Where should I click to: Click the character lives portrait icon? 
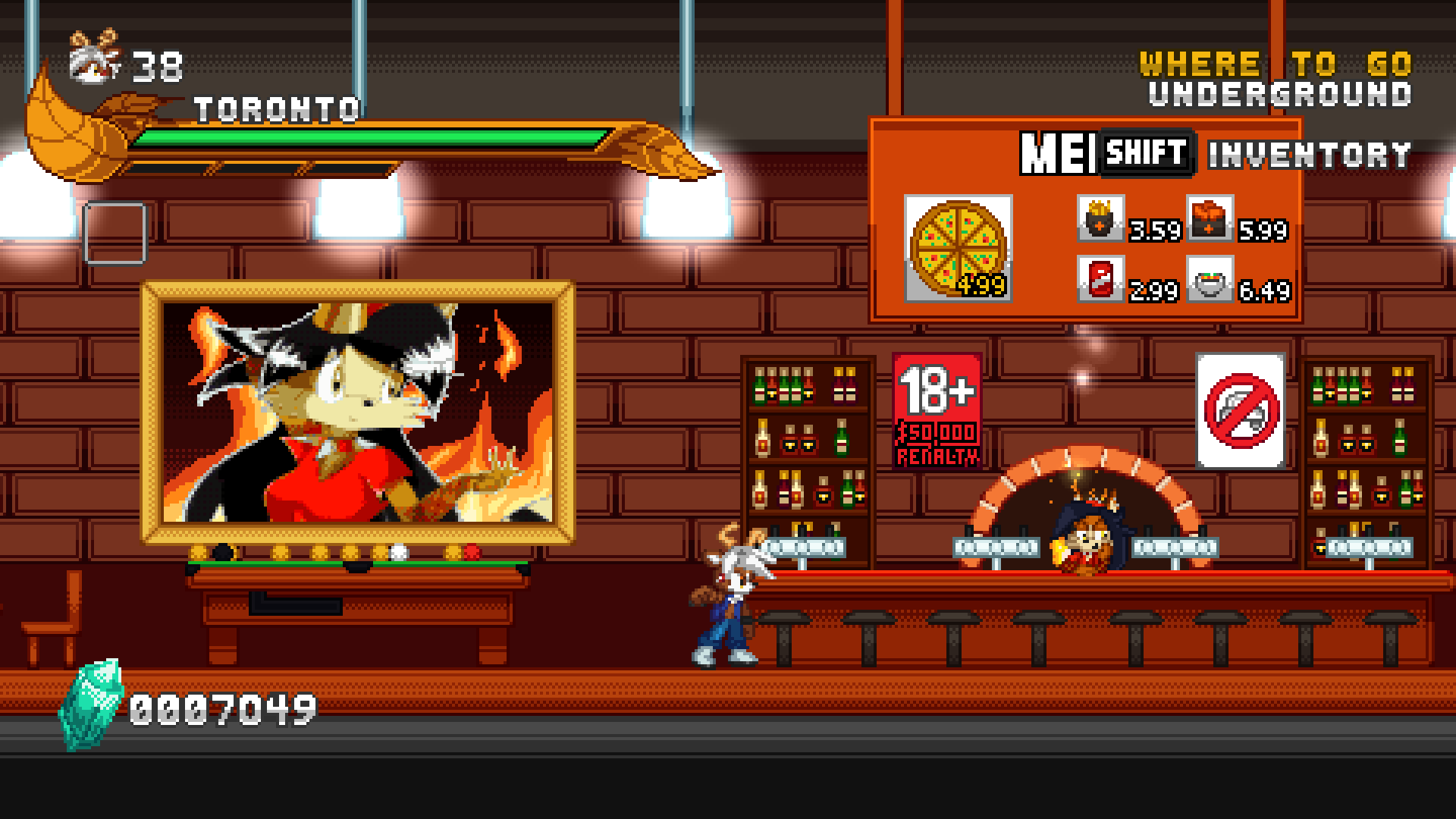click(x=96, y=57)
